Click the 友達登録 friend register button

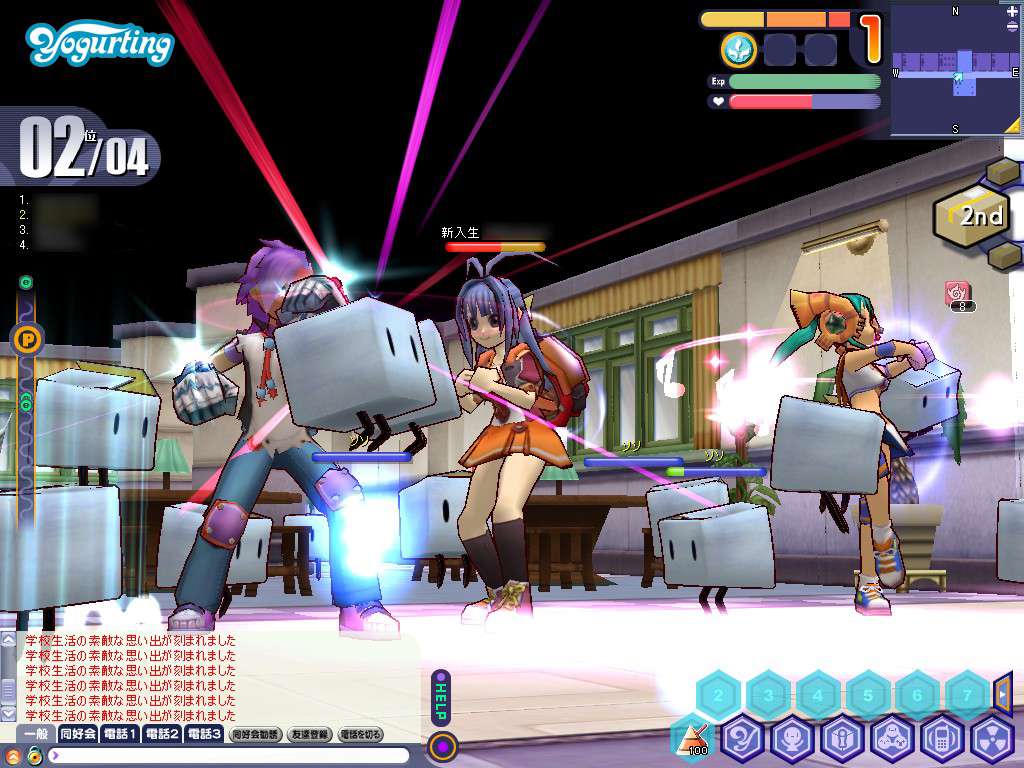309,734
